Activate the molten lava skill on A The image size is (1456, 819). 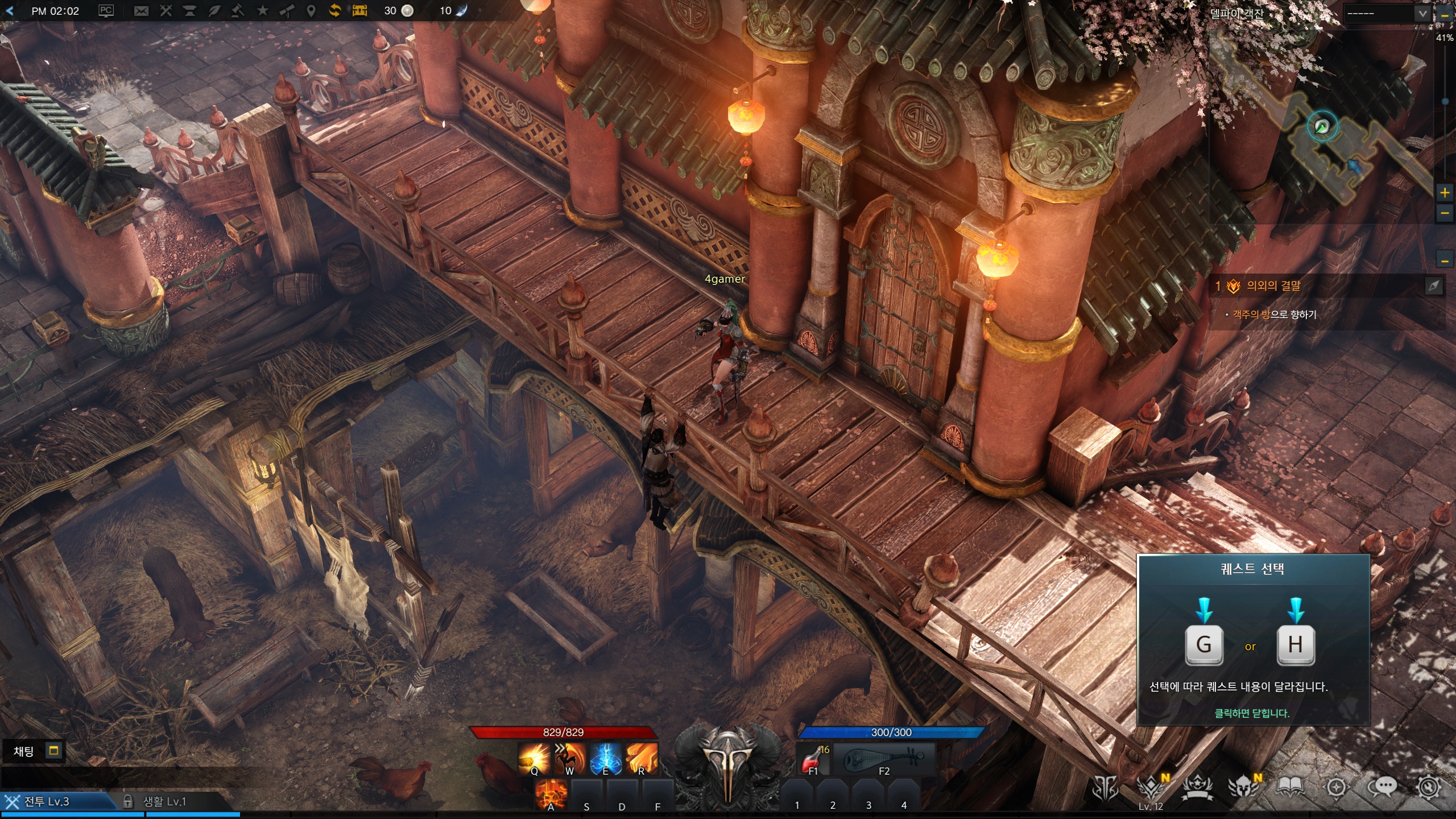551,794
